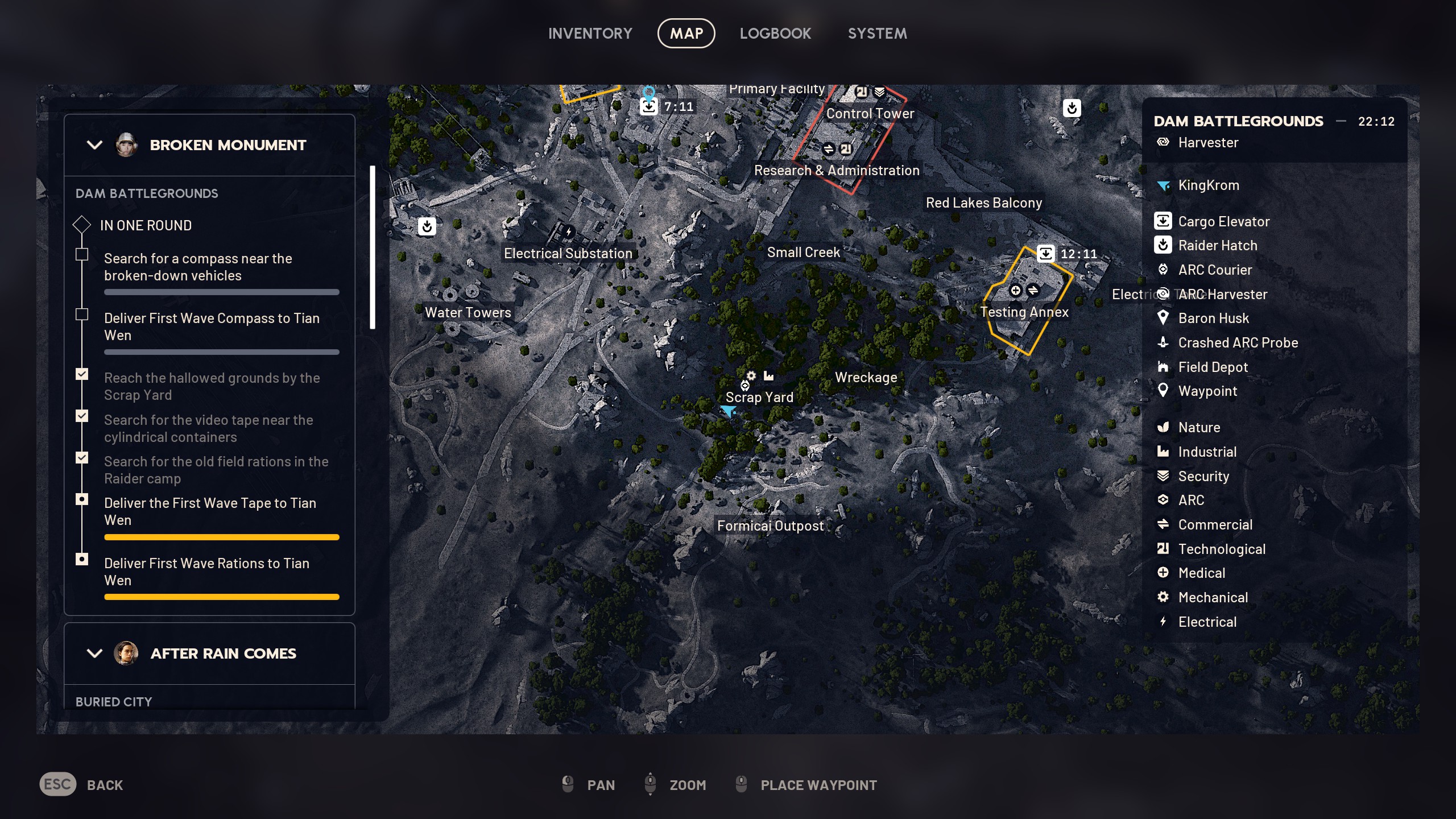Select the Cargo Elevator icon in the legend
This screenshot has width=1456, height=819.
pyautogui.click(x=1163, y=221)
